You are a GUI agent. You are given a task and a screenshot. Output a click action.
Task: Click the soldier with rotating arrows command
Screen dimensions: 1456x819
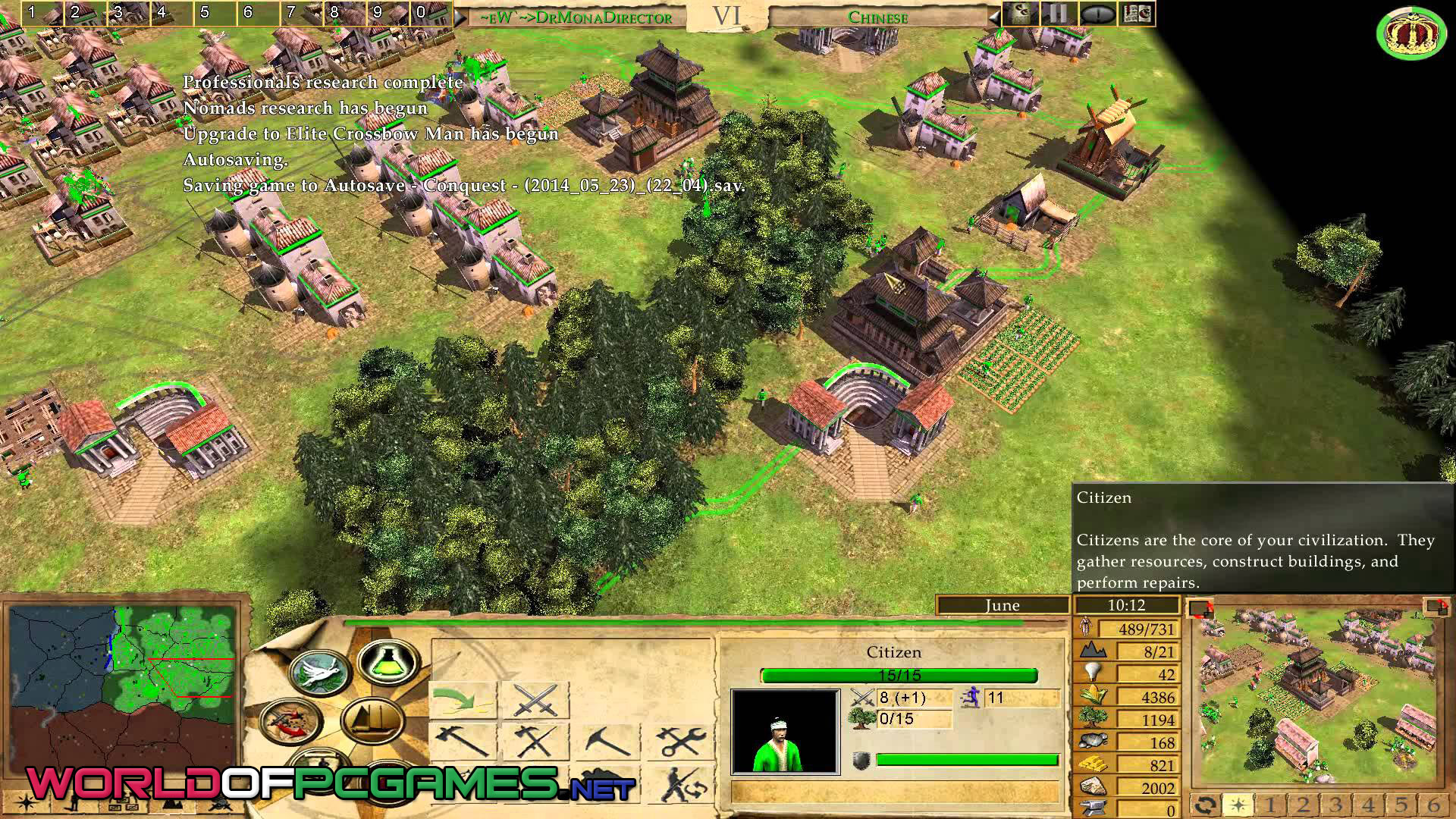pyautogui.click(x=680, y=785)
